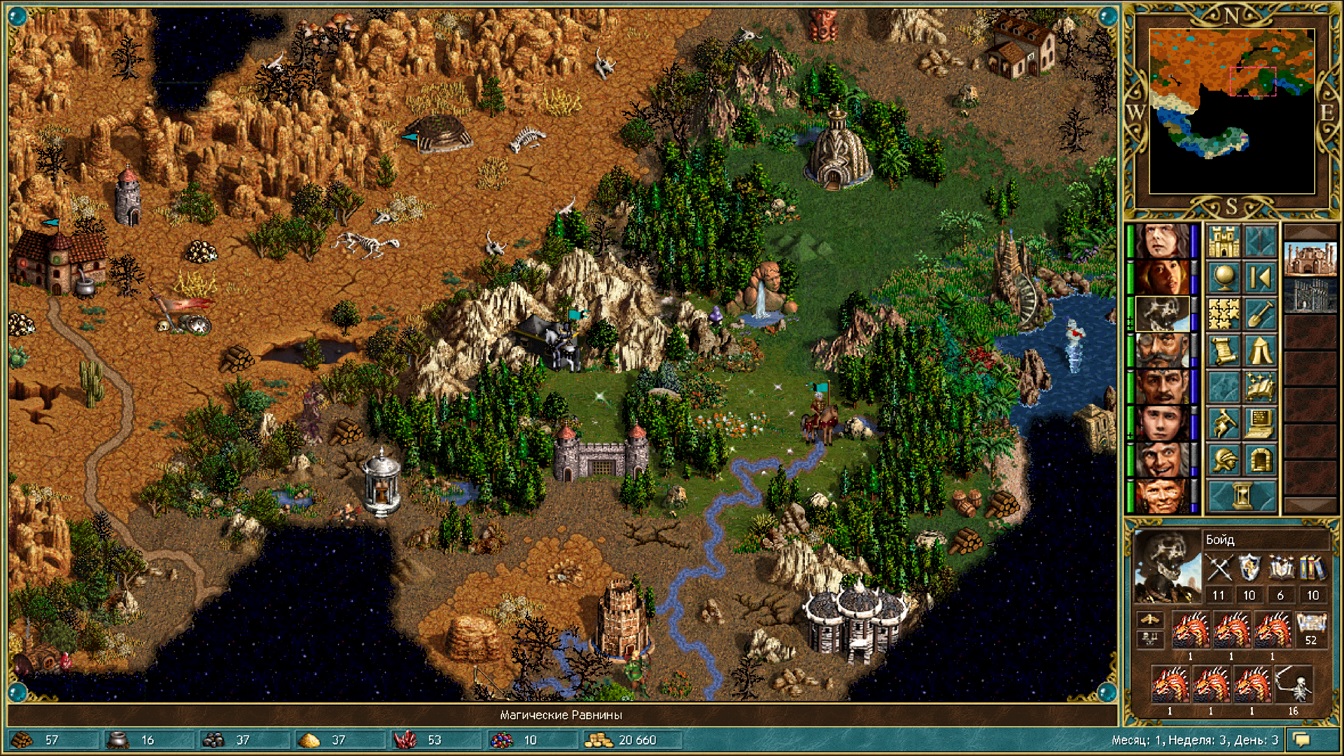Open System Options computer button
This screenshot has width=1344, height=756.
click(1260, 423)
